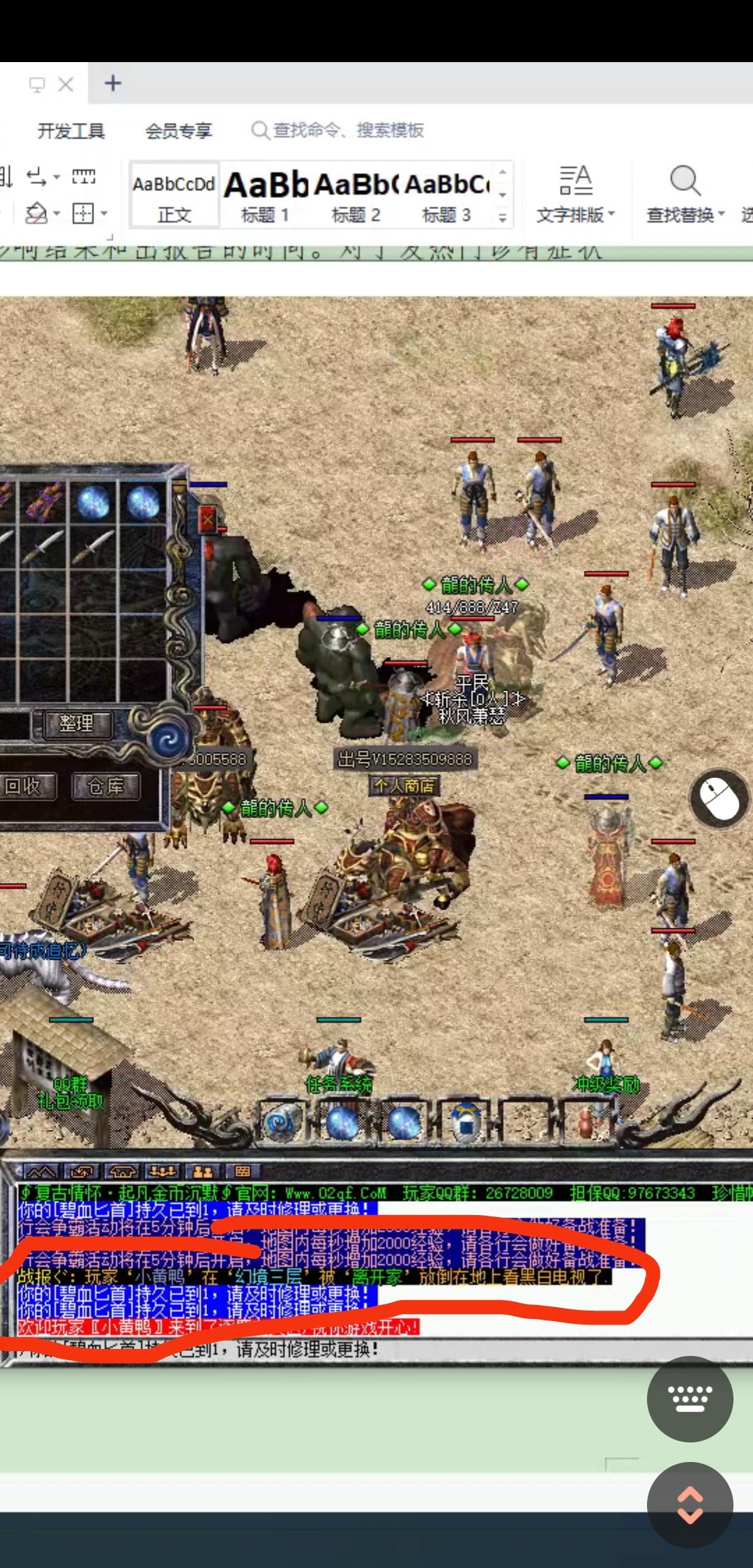Use the blue swirl scroll in the hotbar
The height and width of the screenshot is (1568, 753).
(x=282, y=1122)
